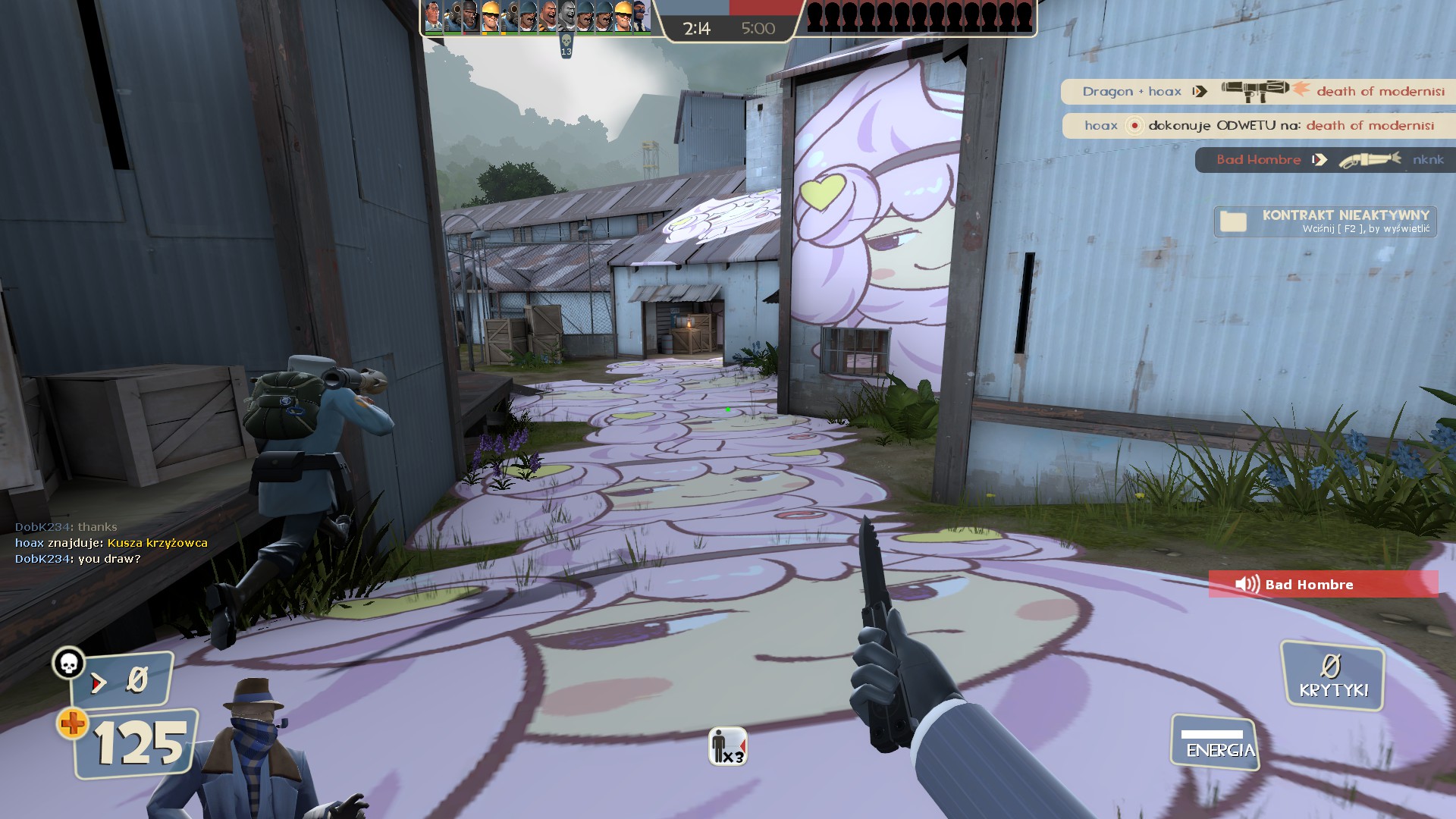This screenshot has width=1456, height=819.
Task: Click the Bad Hombre voice chat indicator
Action: click(x=1323, y=585)
